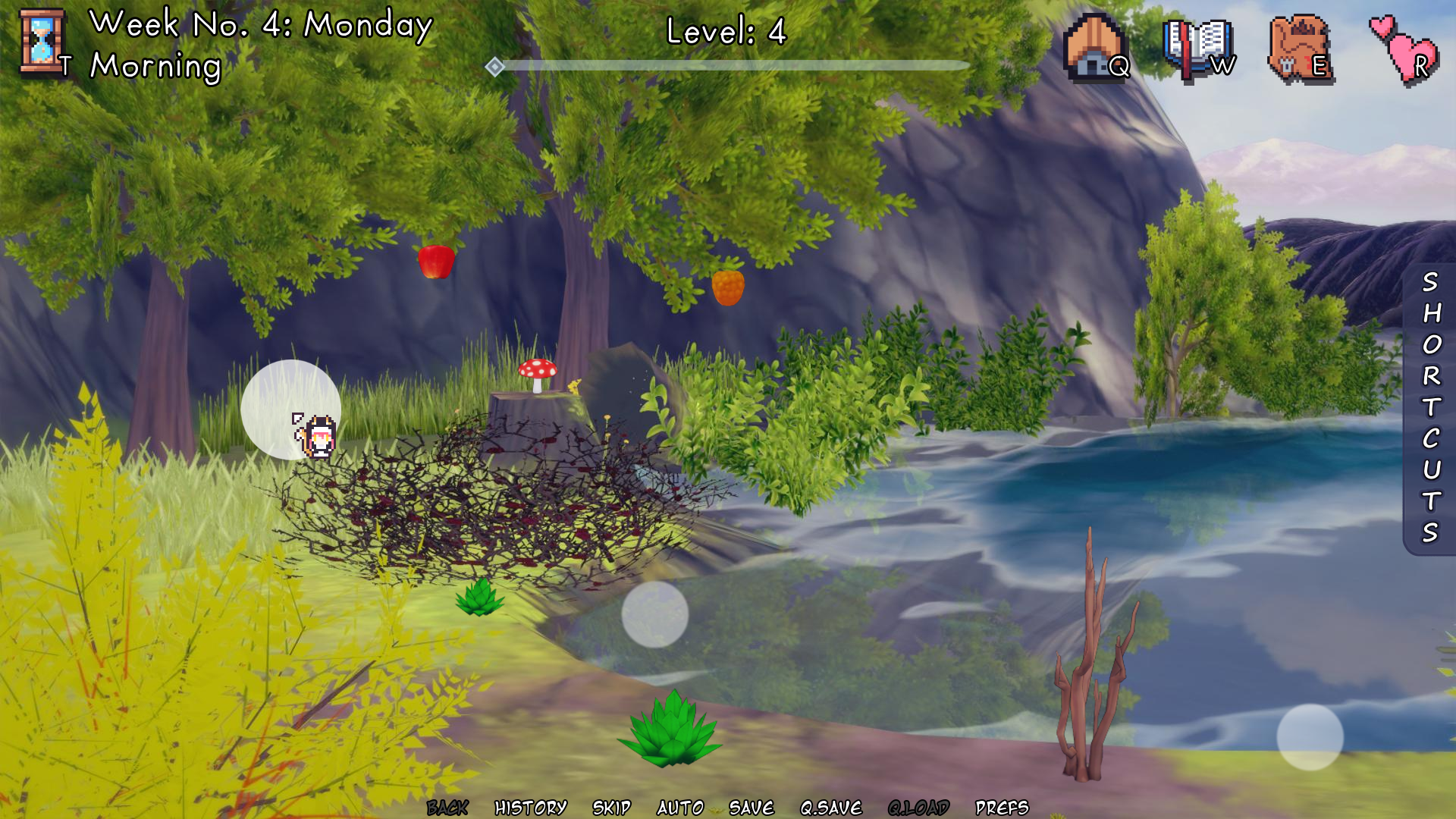
Task: Open the home hut icon
Action: click(1093, 47)
